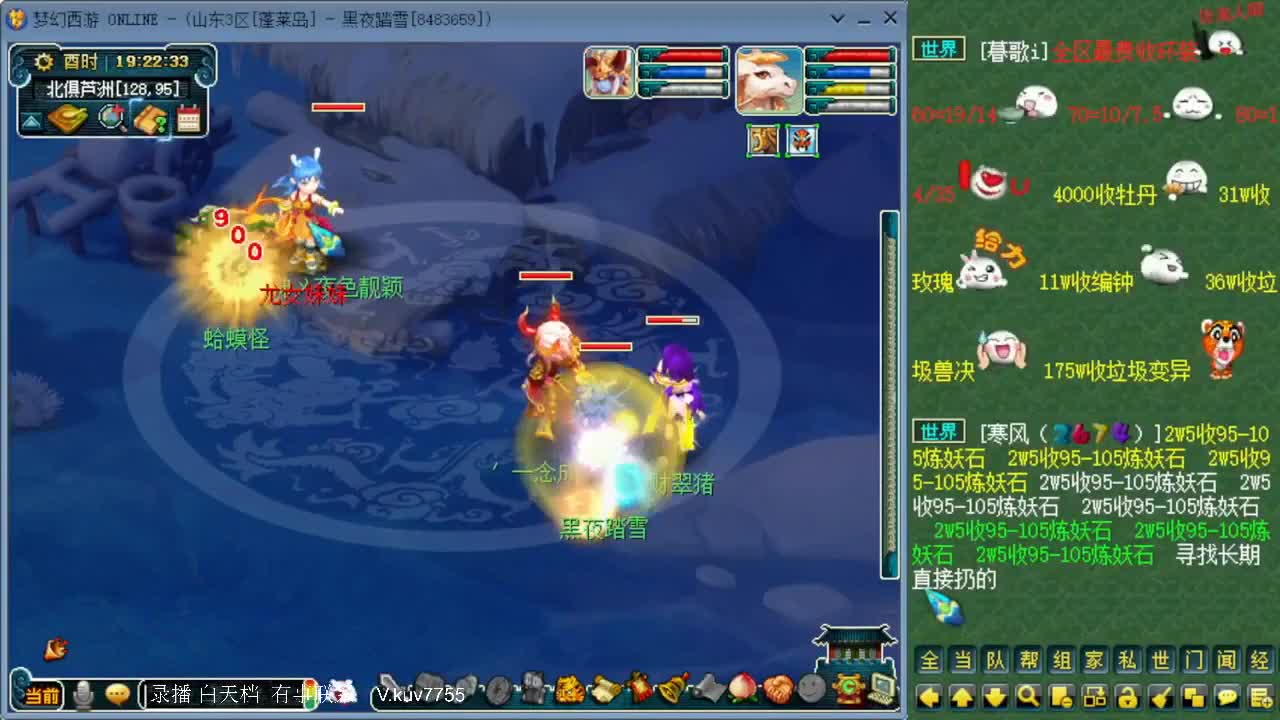Screen dimensions: 1280x720
Task: Switch to the 世 world chat channel tab
Action: 1163,662
